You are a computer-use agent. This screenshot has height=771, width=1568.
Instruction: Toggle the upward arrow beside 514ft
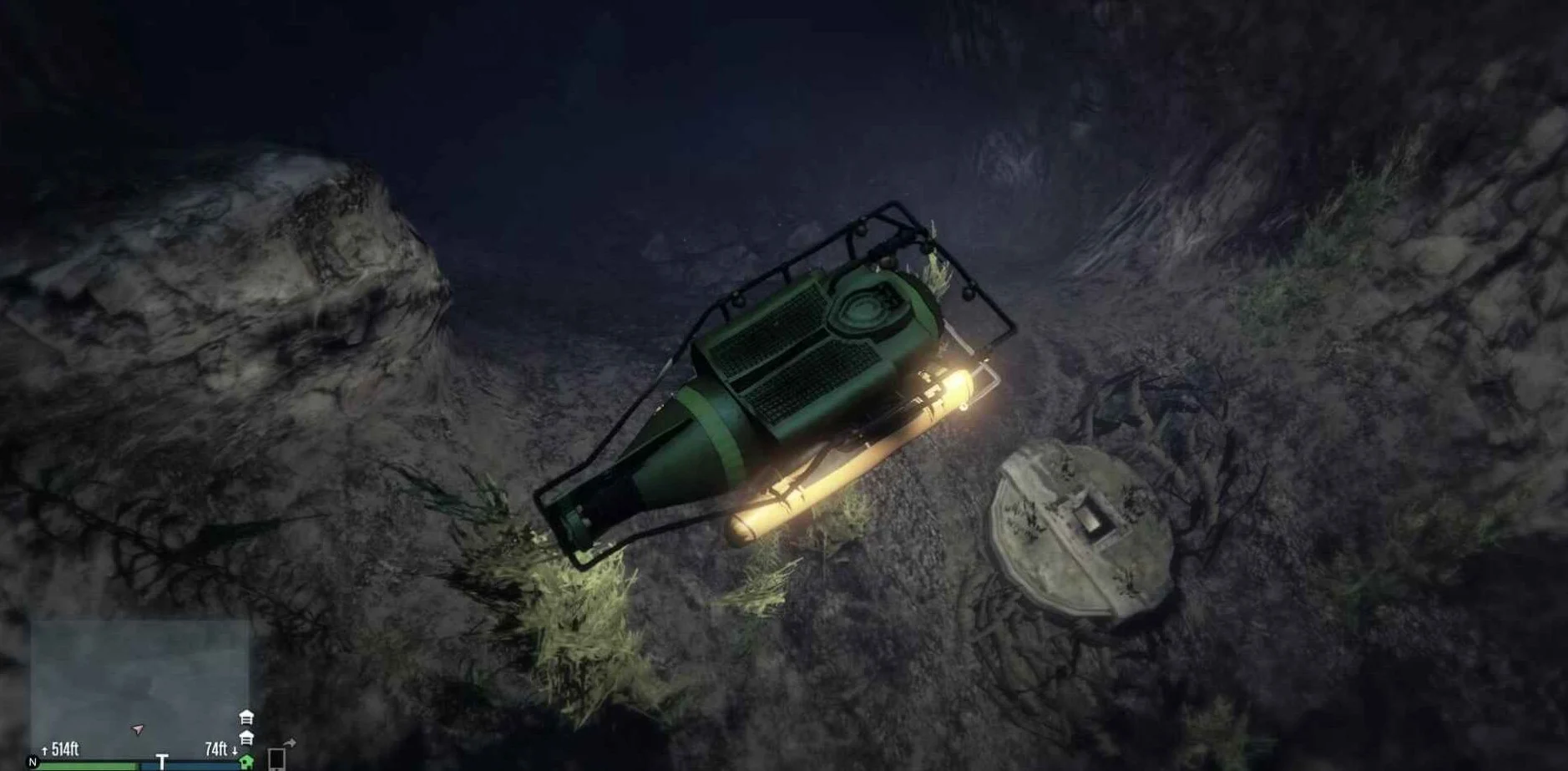tap(46, 749)
